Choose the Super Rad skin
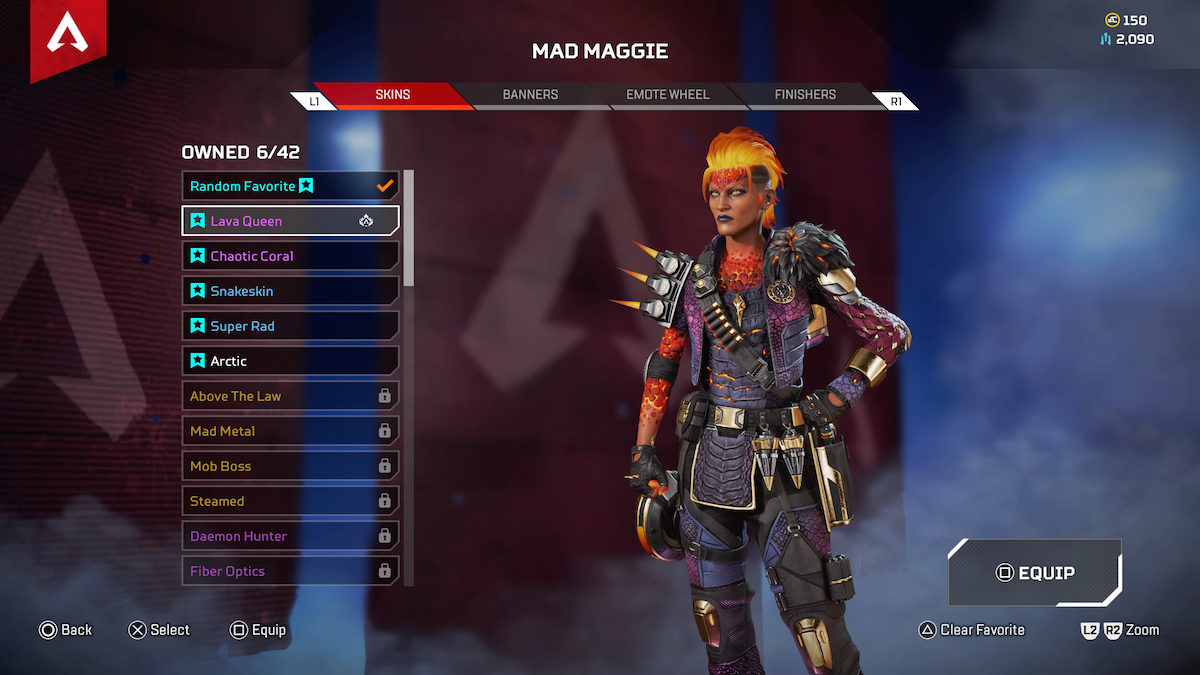This screenshot has width=1200, height=675. coord(290,326)
